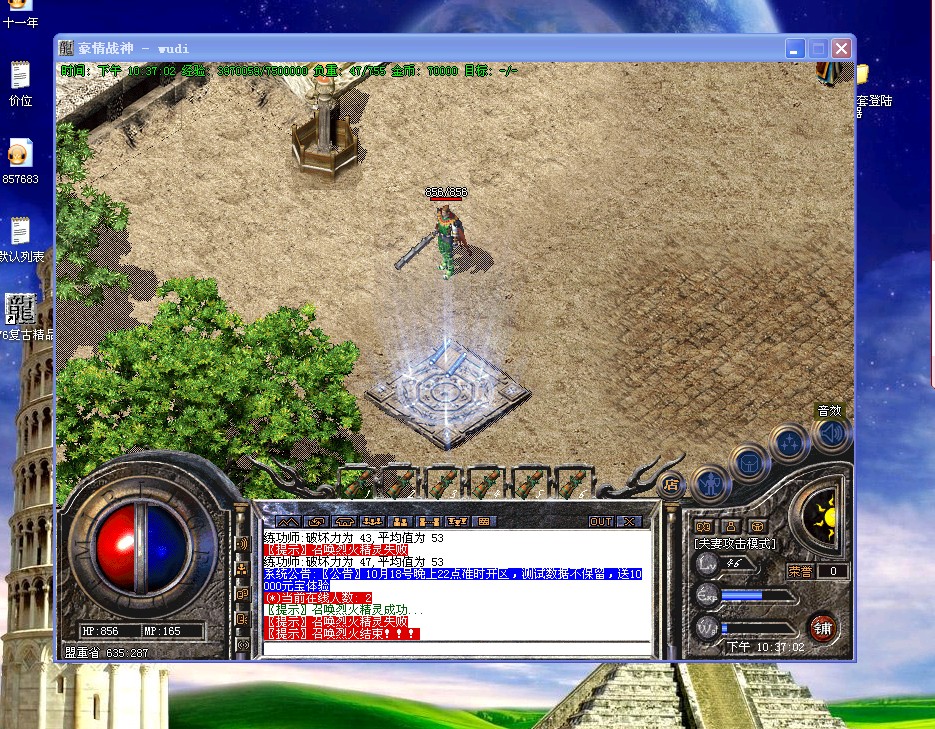The width and height of the screenshot is (935, 729).
Task: Close the game window with title-bar X
Action: [x=842, y=48]
